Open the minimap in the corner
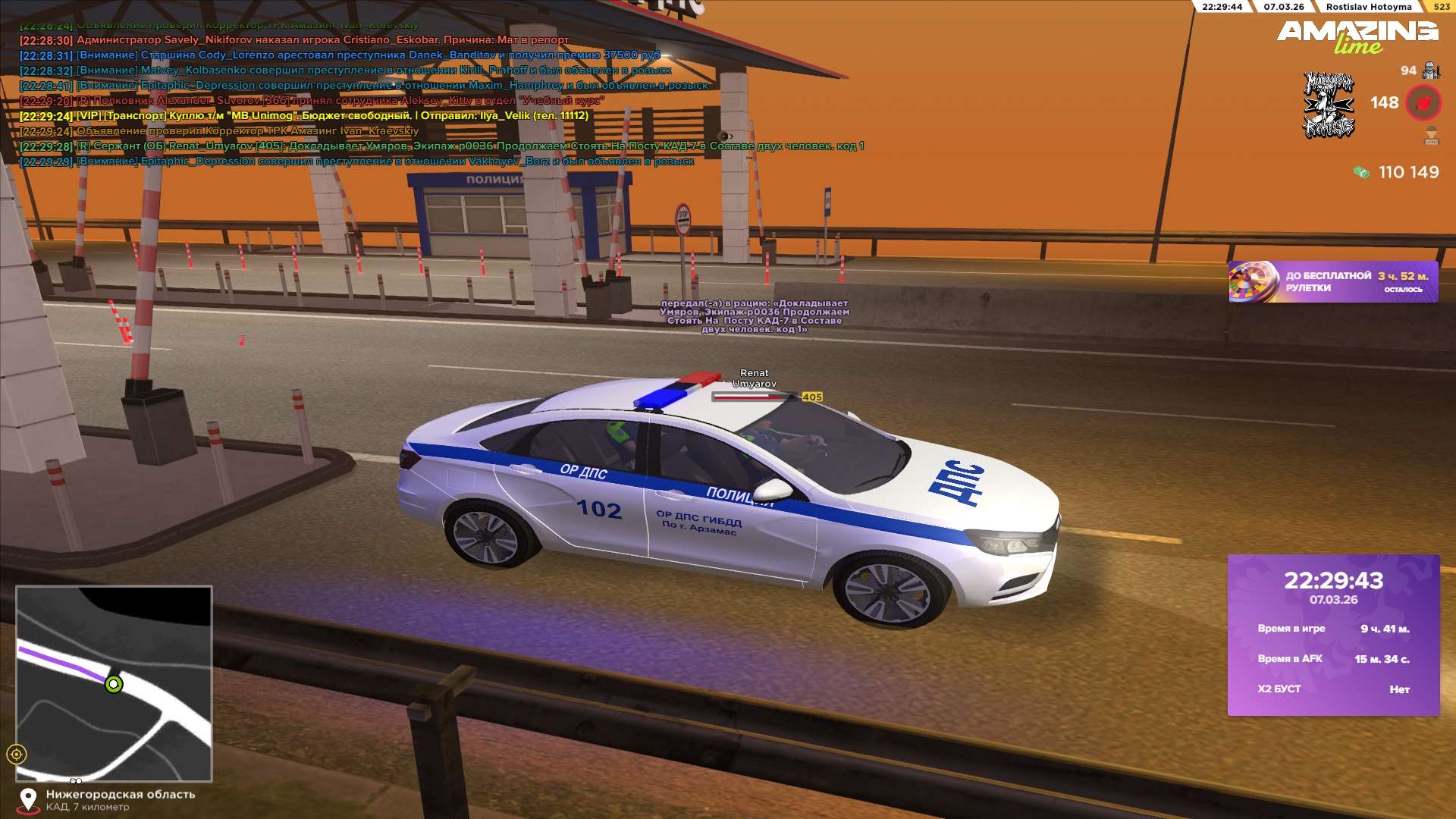The image size is (1456, 819). click(114, 683)
